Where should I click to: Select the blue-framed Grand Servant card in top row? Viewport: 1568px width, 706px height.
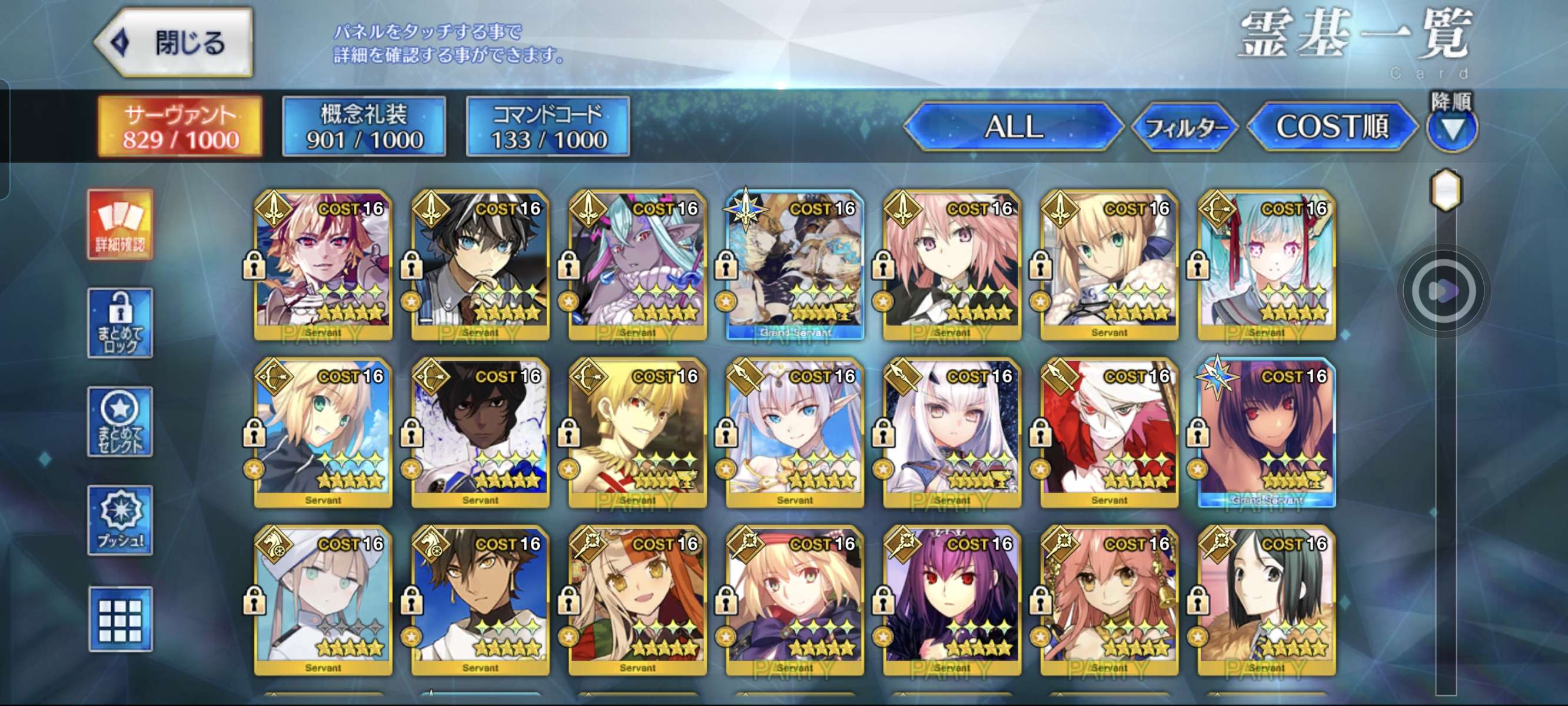(795, 265)
